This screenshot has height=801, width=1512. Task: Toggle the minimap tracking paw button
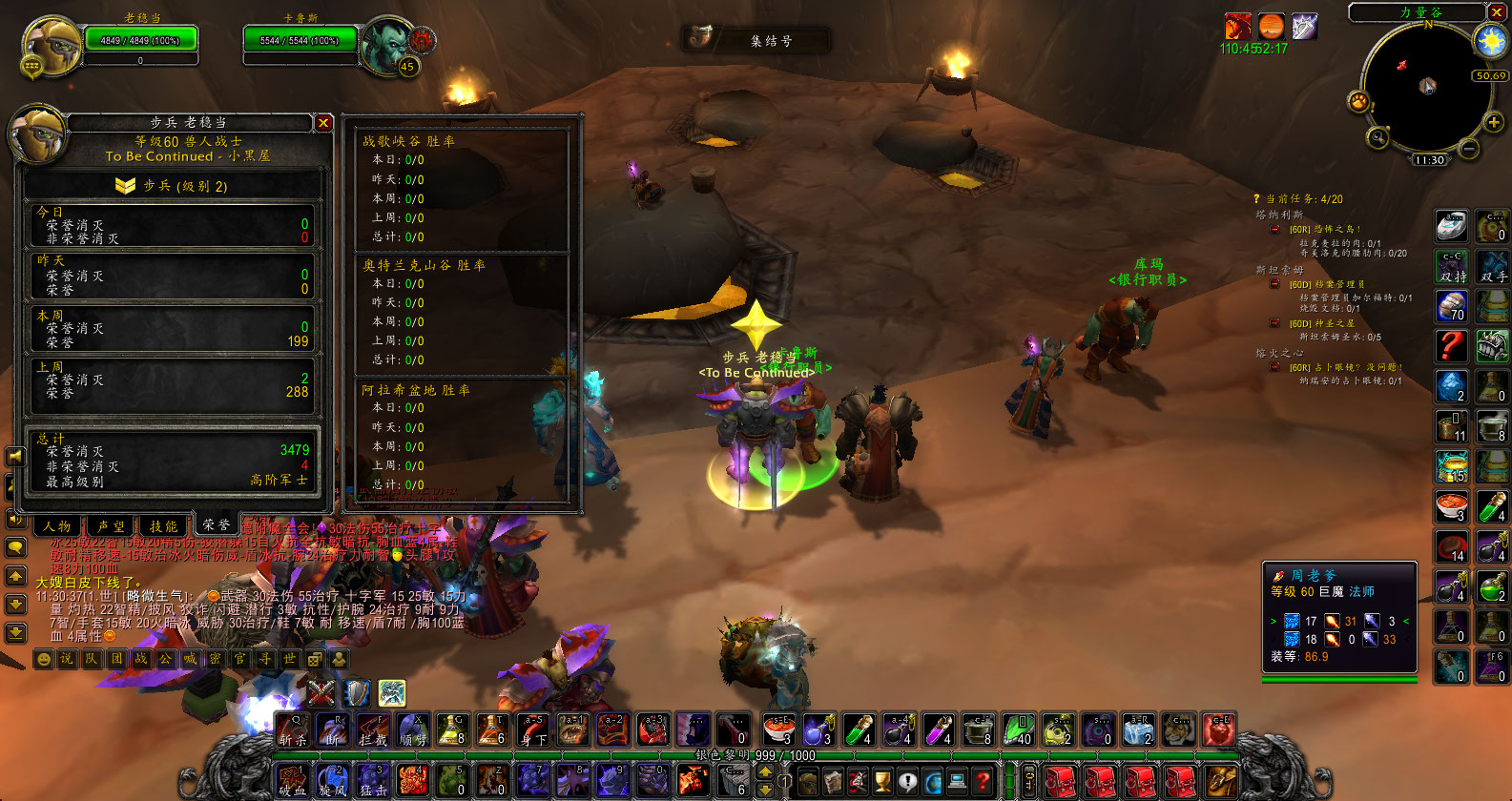(1358, 101)
